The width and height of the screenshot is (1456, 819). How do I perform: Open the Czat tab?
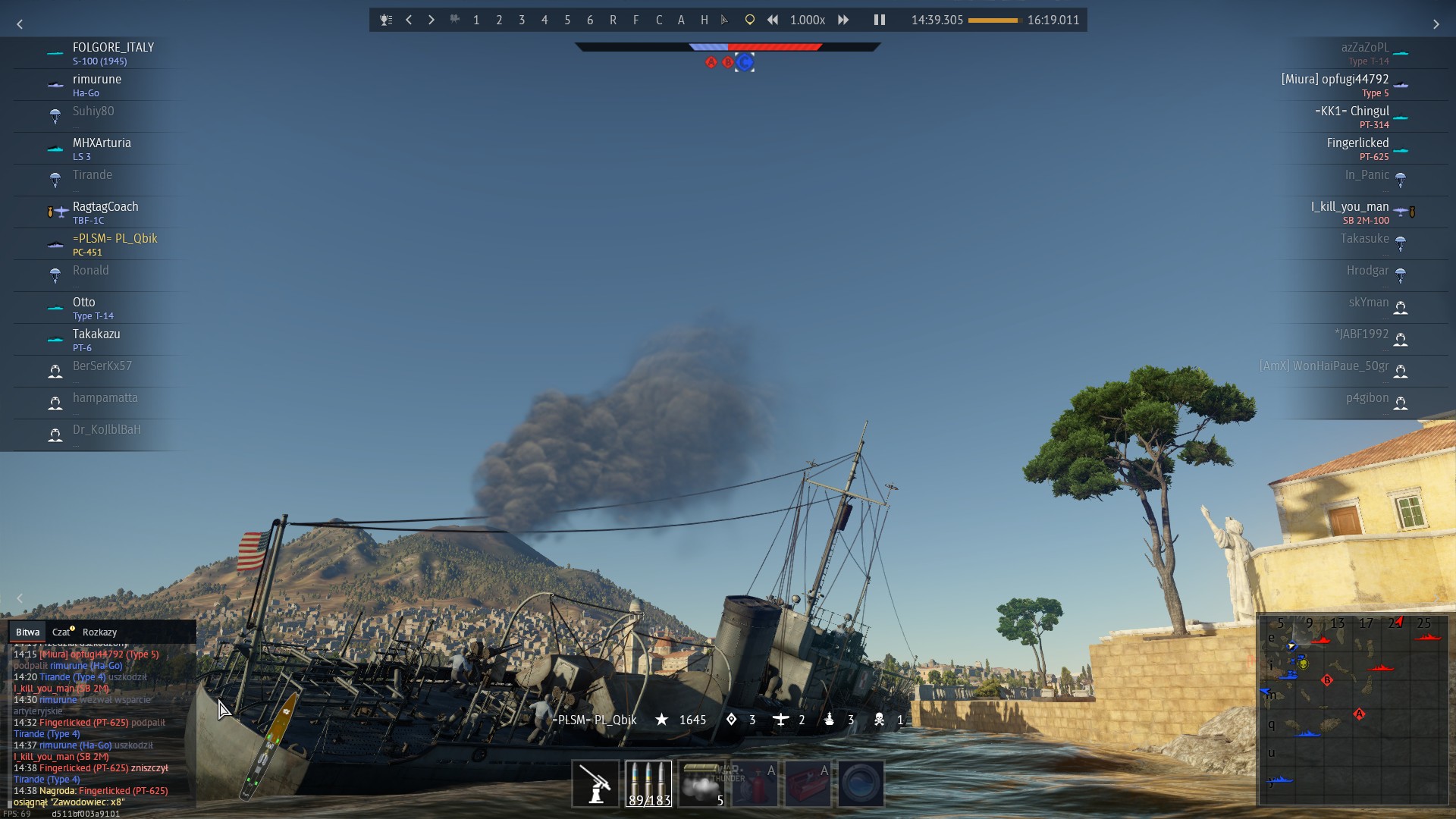tap(62, 632)
